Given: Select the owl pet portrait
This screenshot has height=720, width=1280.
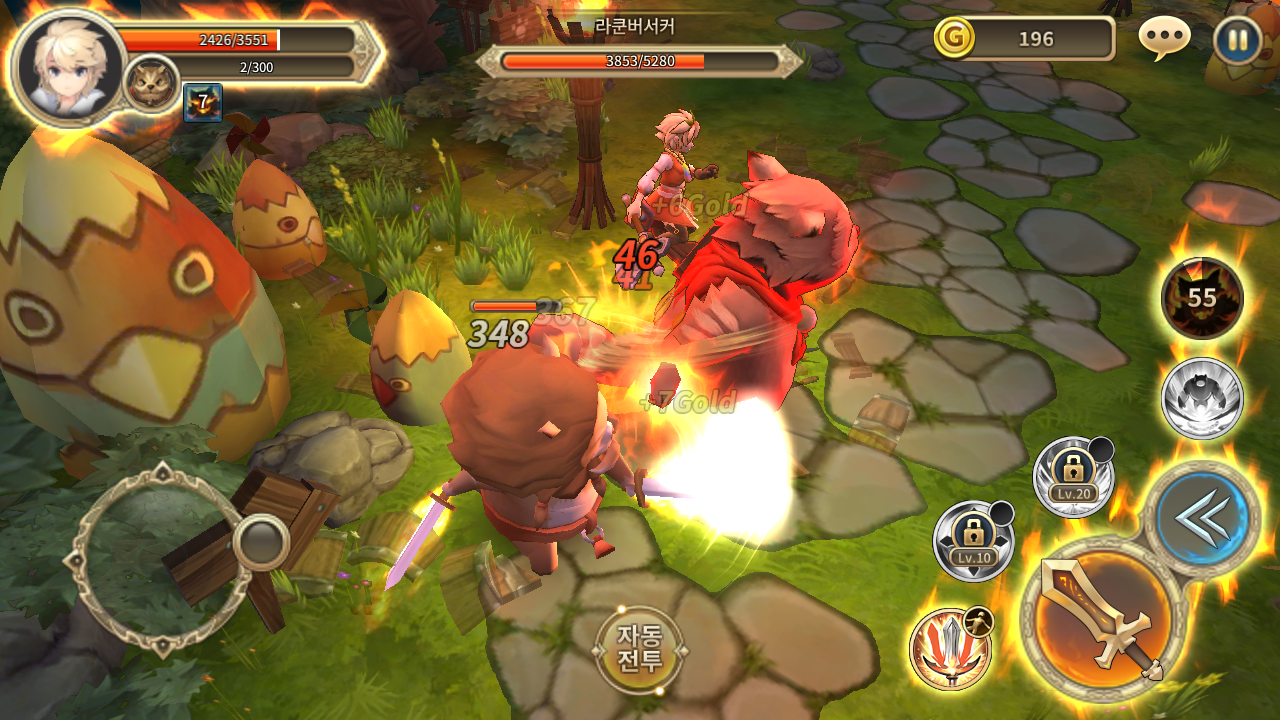Looking at the screenshot, I should [152, 85].
